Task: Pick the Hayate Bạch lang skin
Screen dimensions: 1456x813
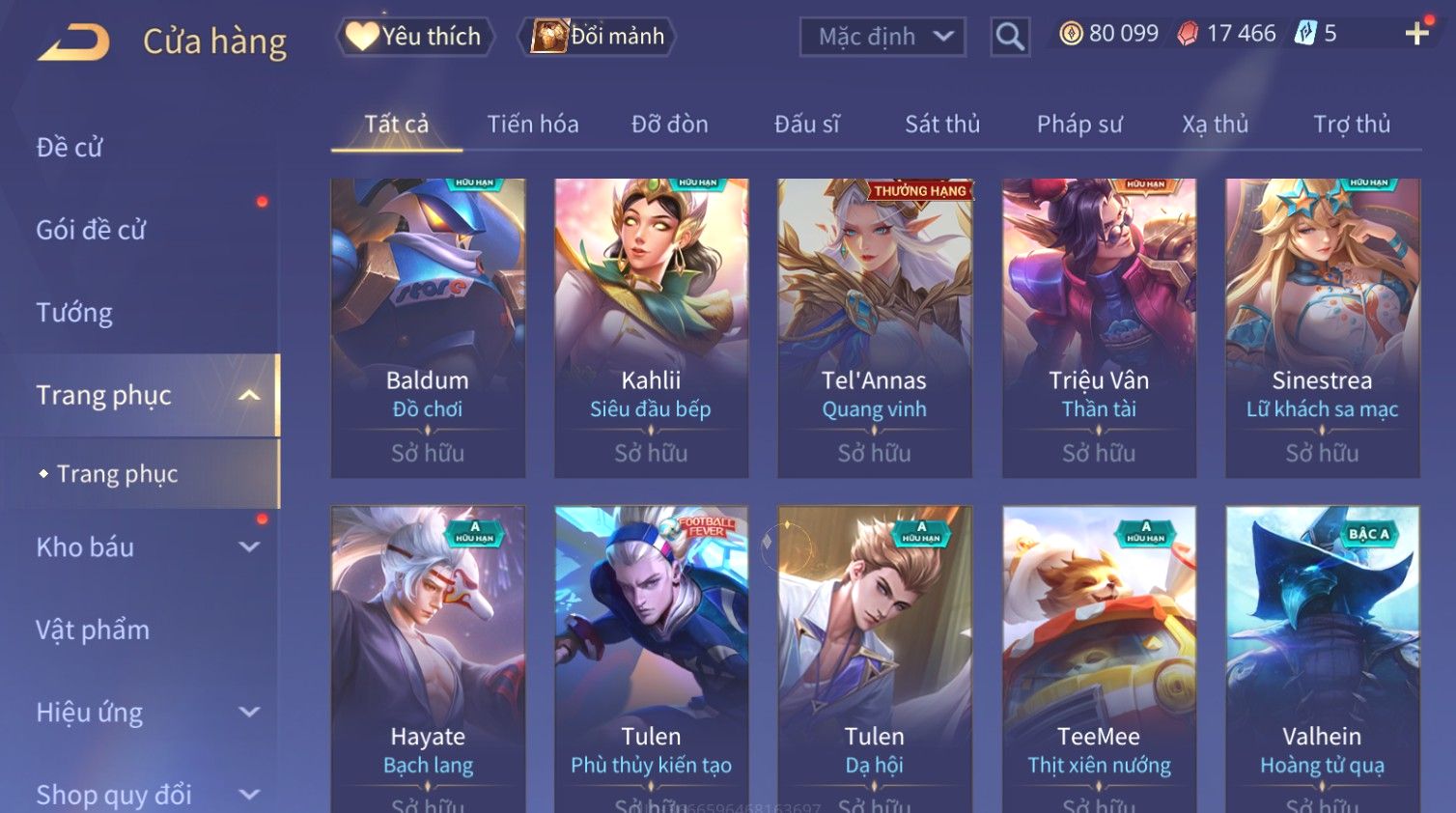Action: click(428, 657)
